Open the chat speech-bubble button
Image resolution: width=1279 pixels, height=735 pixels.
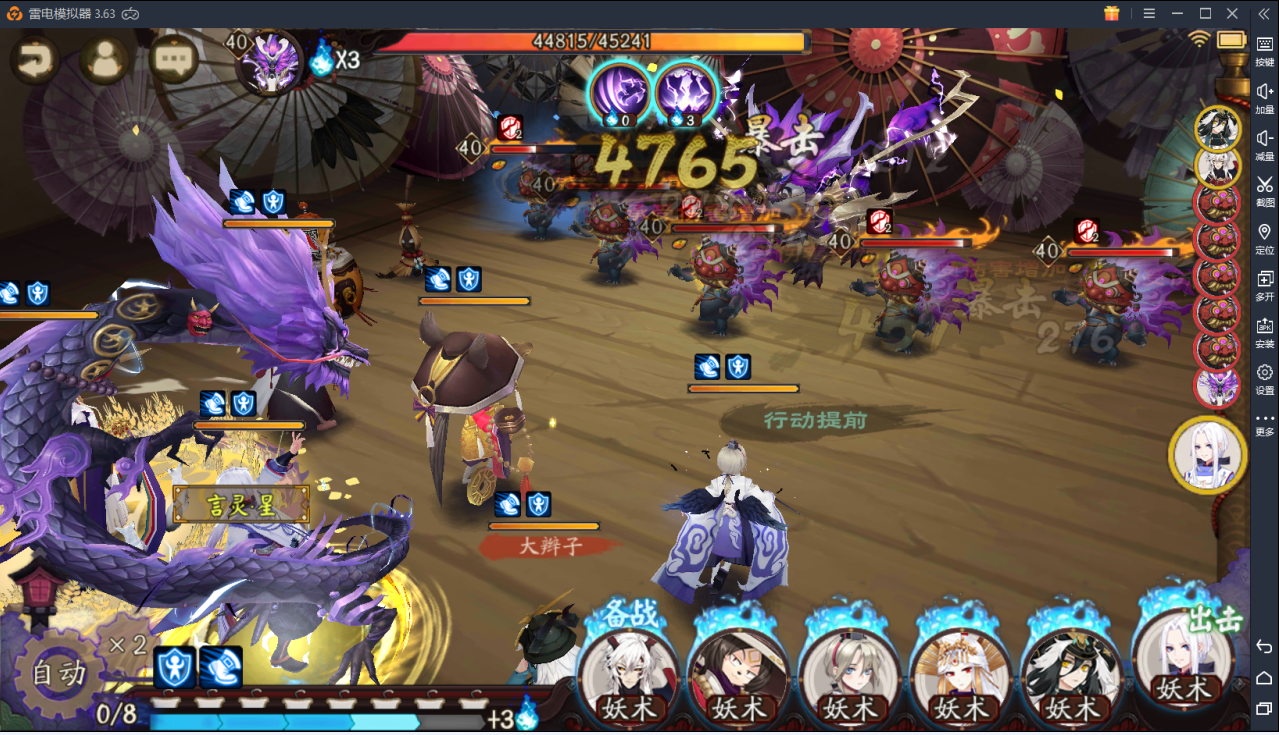tap(173, 61)
